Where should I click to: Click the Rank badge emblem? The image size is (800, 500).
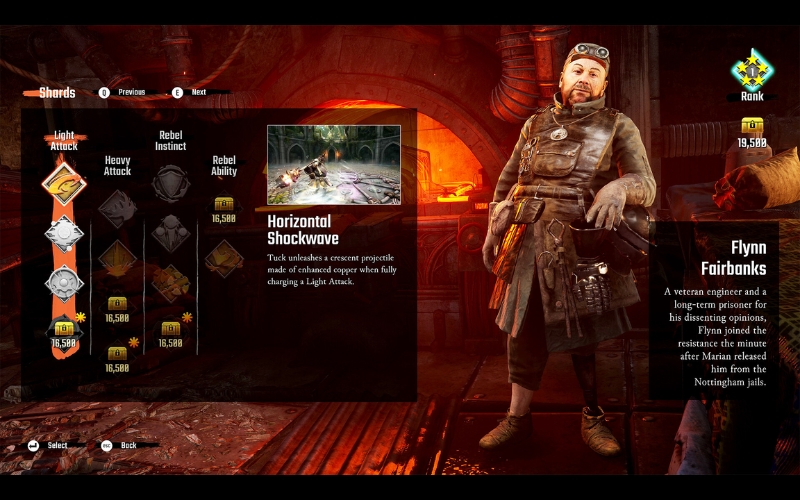point(751,70)
